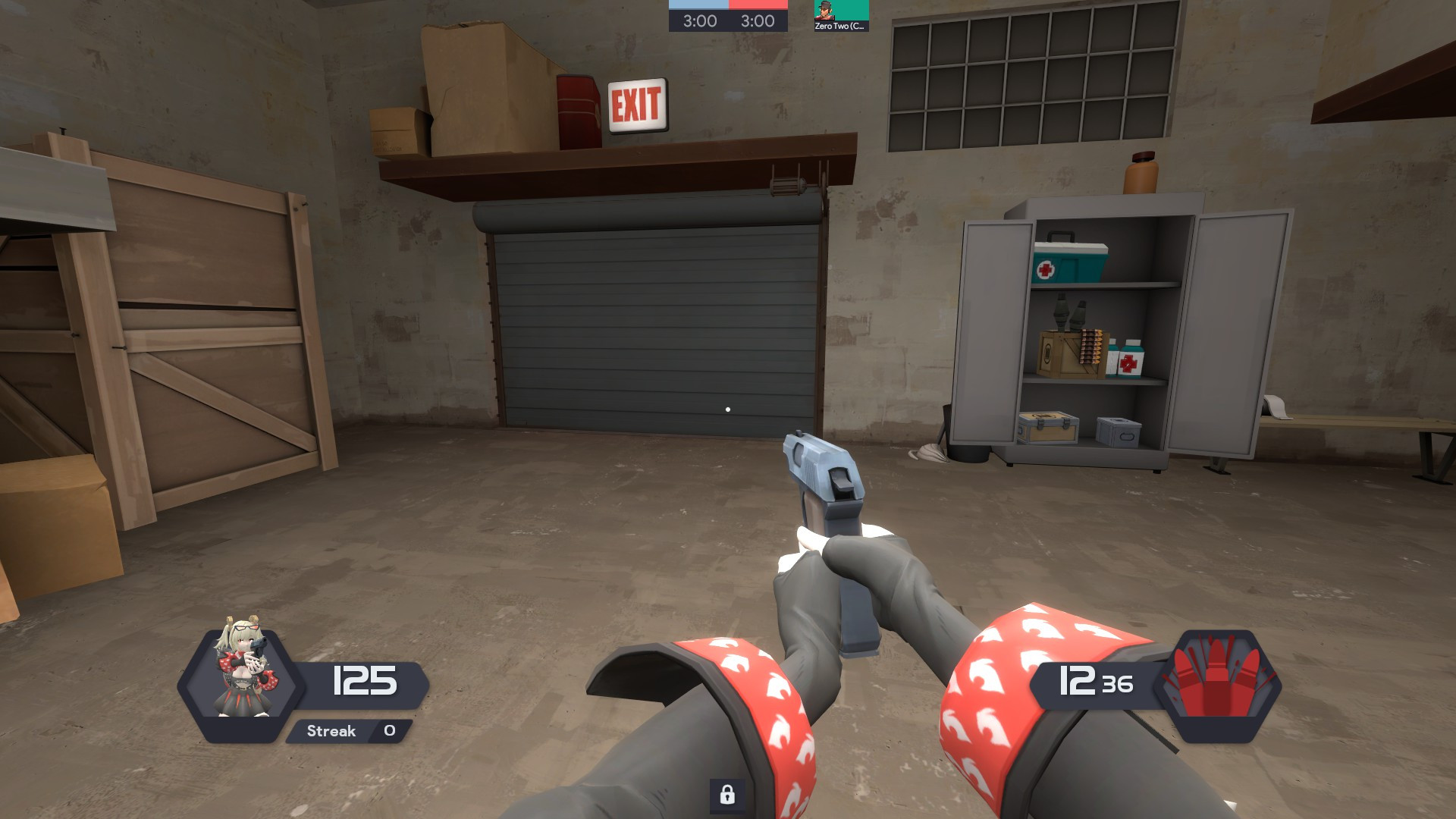Viewport: 1456px width, 819px height.
Task: Click the white crosshair dot
Action: (727, 409)
